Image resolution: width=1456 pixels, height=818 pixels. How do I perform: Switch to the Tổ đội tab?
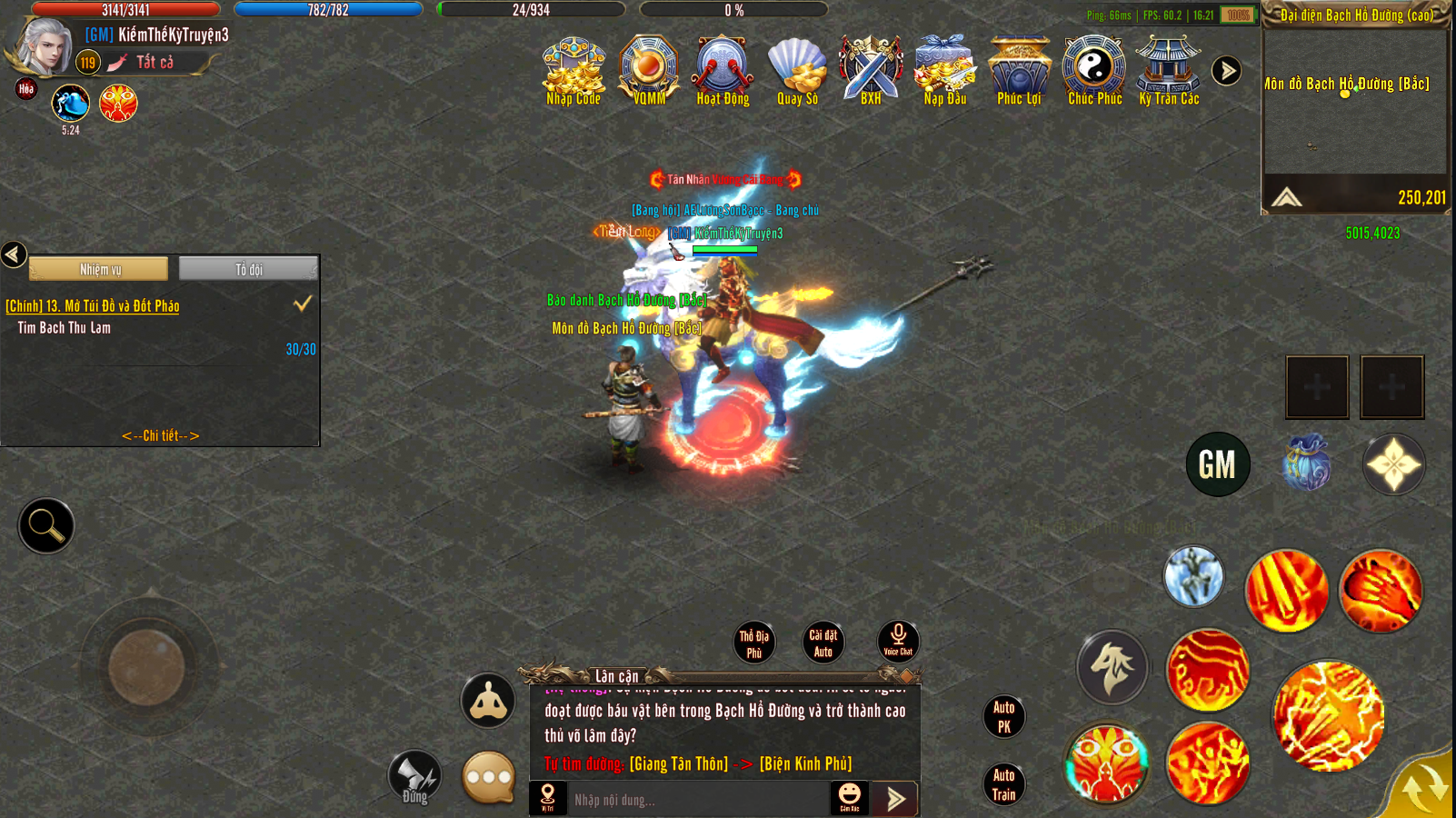(248, 269)
